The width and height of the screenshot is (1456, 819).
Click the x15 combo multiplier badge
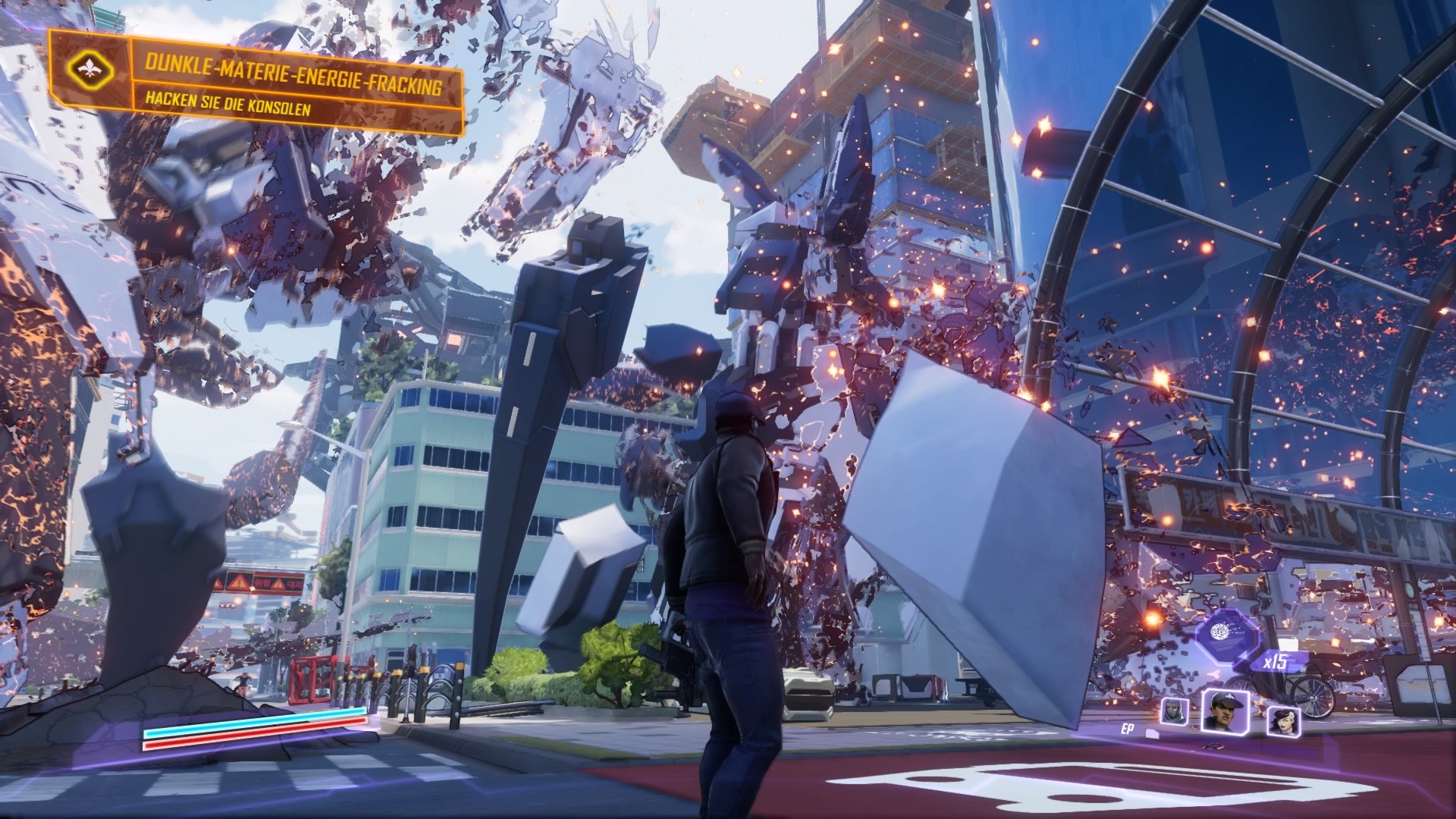[1275, 662]
